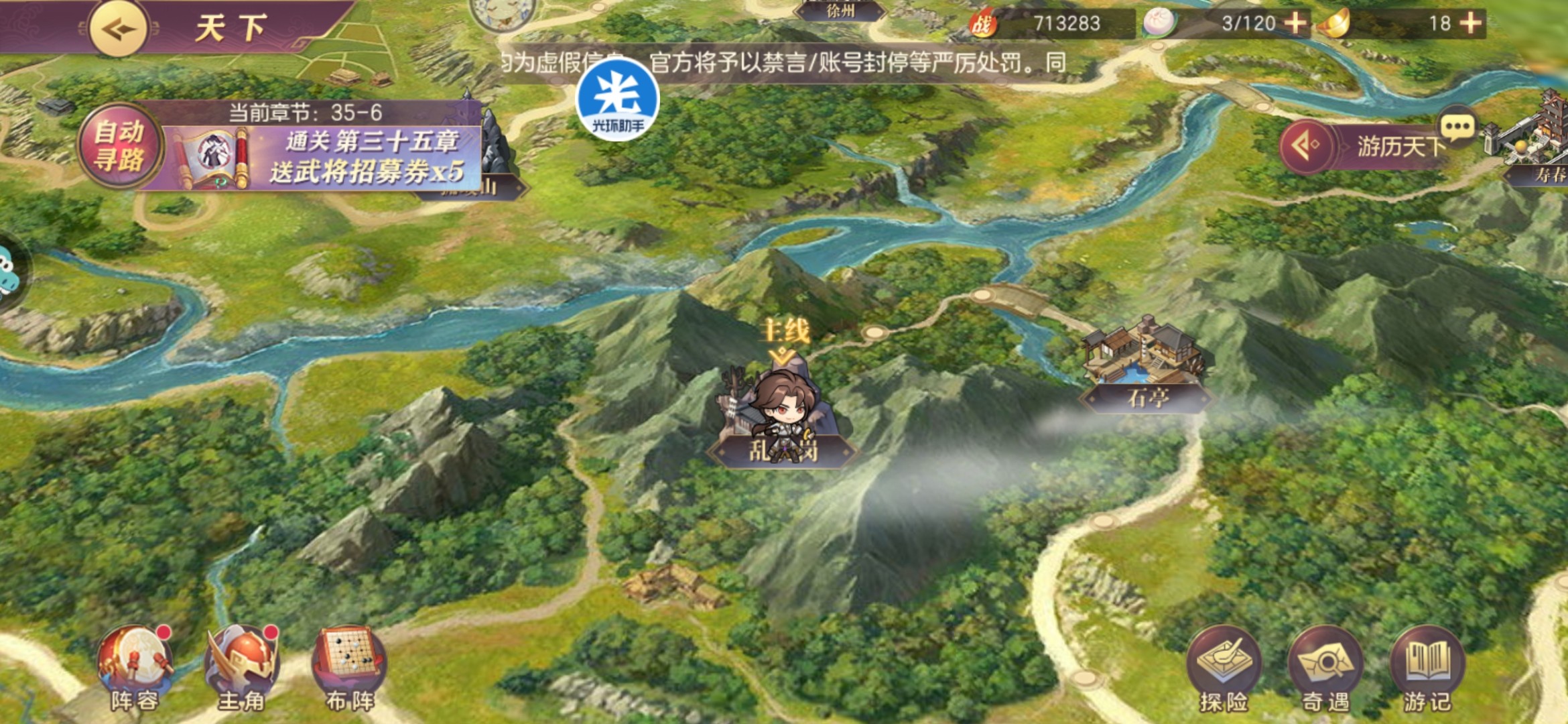Select the 徐州 location label
1568x724 pixels.
pos(840,11)
